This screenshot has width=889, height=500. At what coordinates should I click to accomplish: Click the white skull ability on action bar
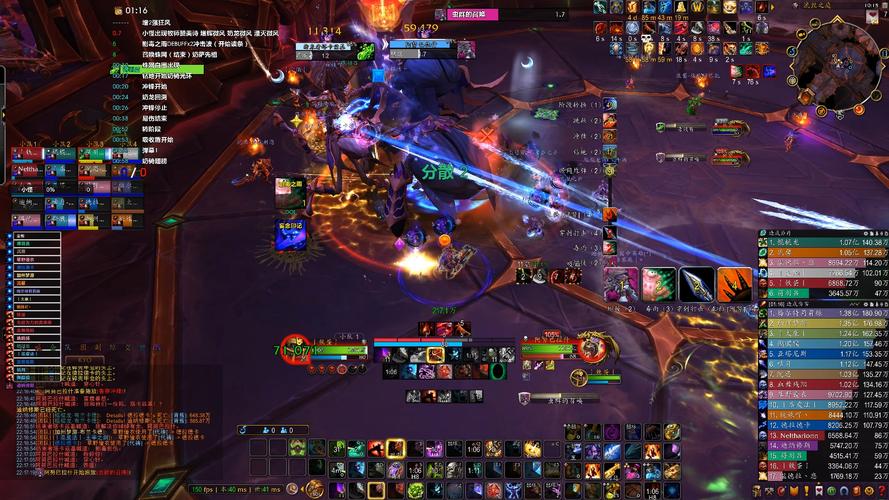coord(453,469)
